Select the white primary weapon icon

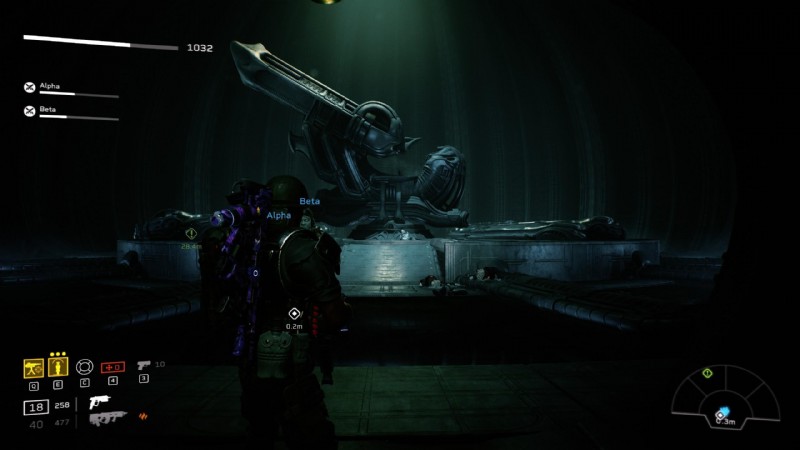99,401
